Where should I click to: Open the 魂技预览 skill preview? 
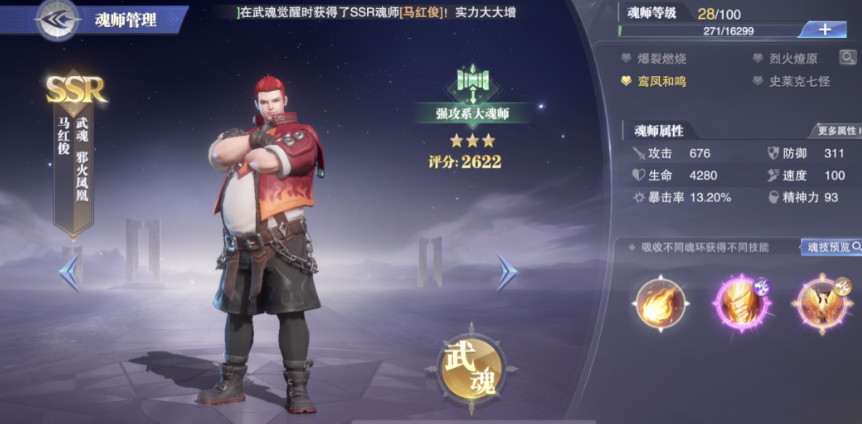pos(830,247)
